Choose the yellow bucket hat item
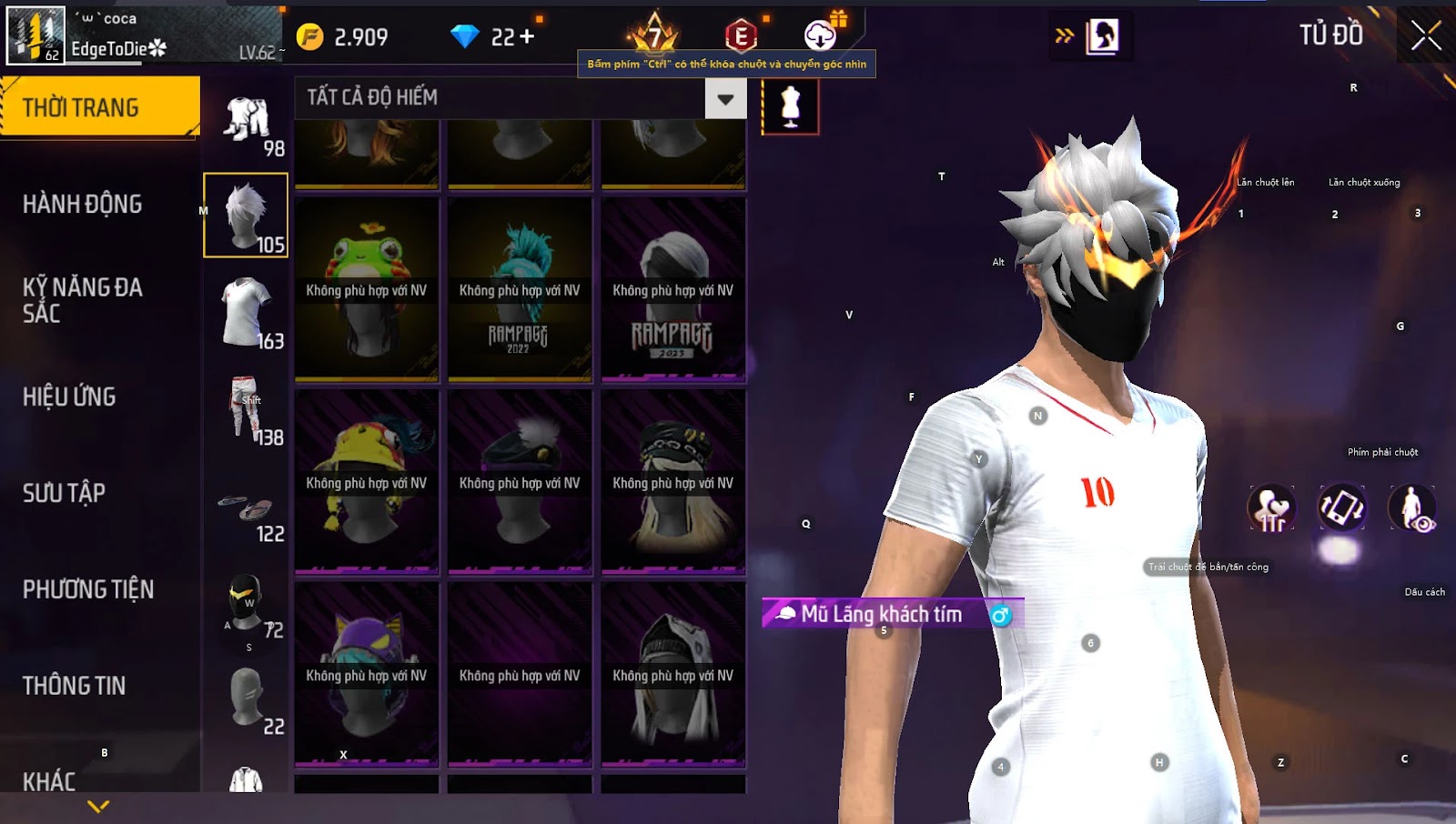Image resolution: width=1456 pixels, height=824 pixels. (367, 482)
